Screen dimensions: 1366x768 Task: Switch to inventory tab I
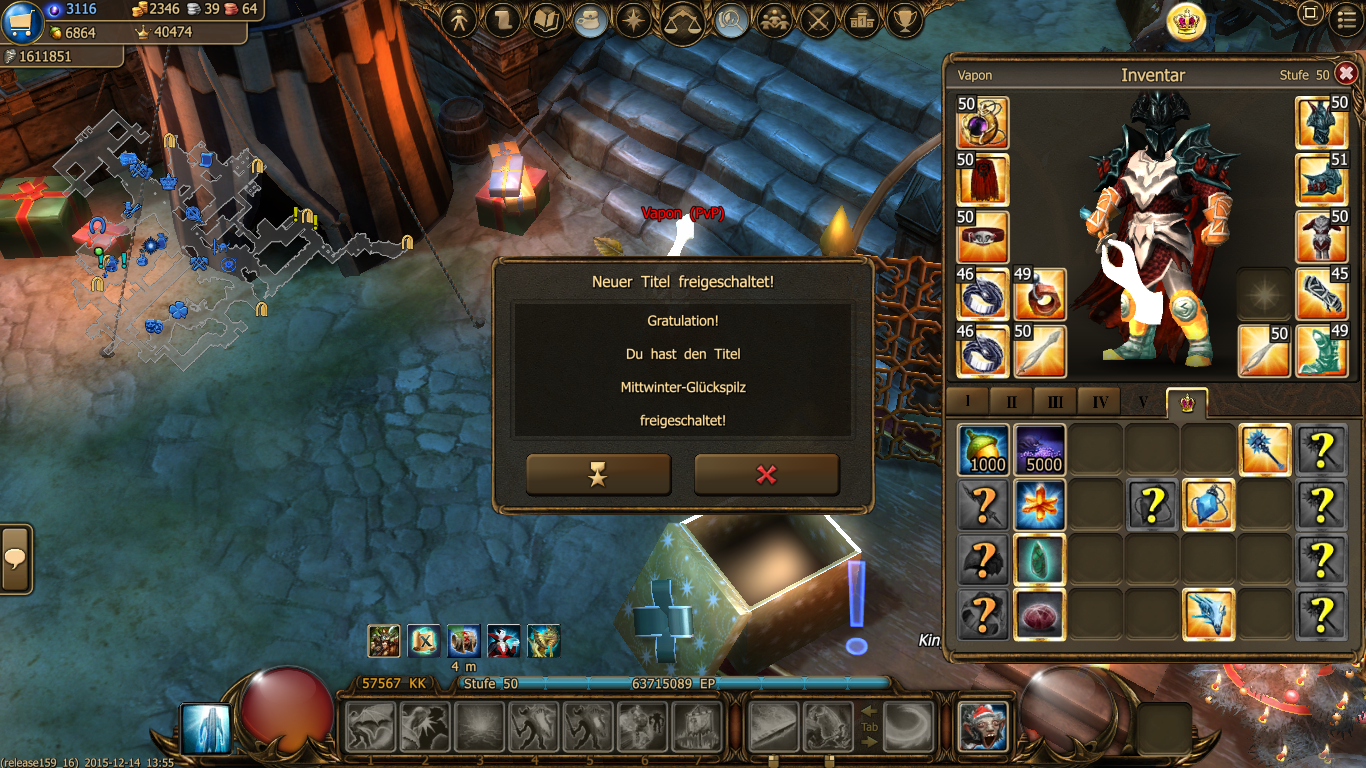pos(967,402)
